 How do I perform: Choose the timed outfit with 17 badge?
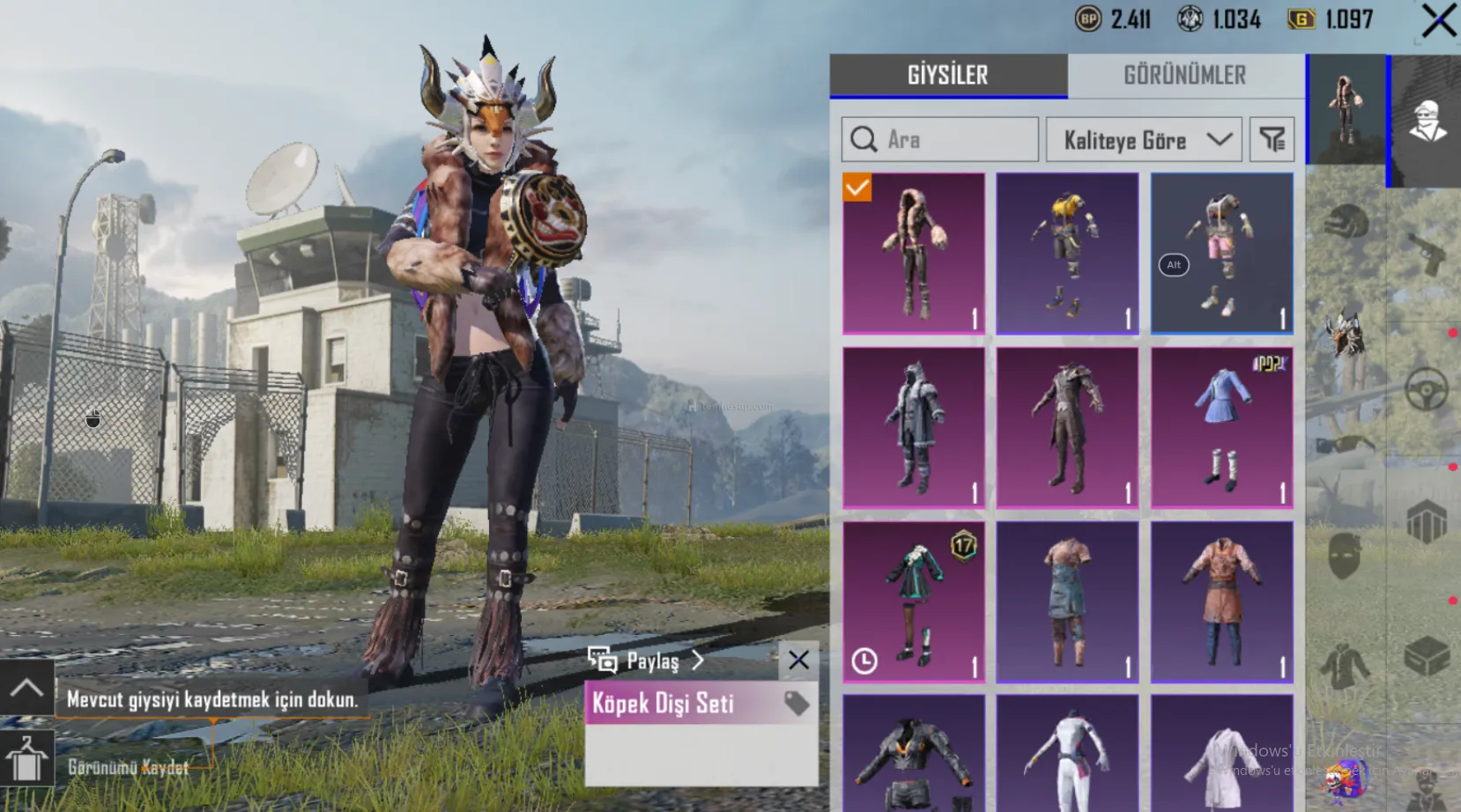pos(914,602)
